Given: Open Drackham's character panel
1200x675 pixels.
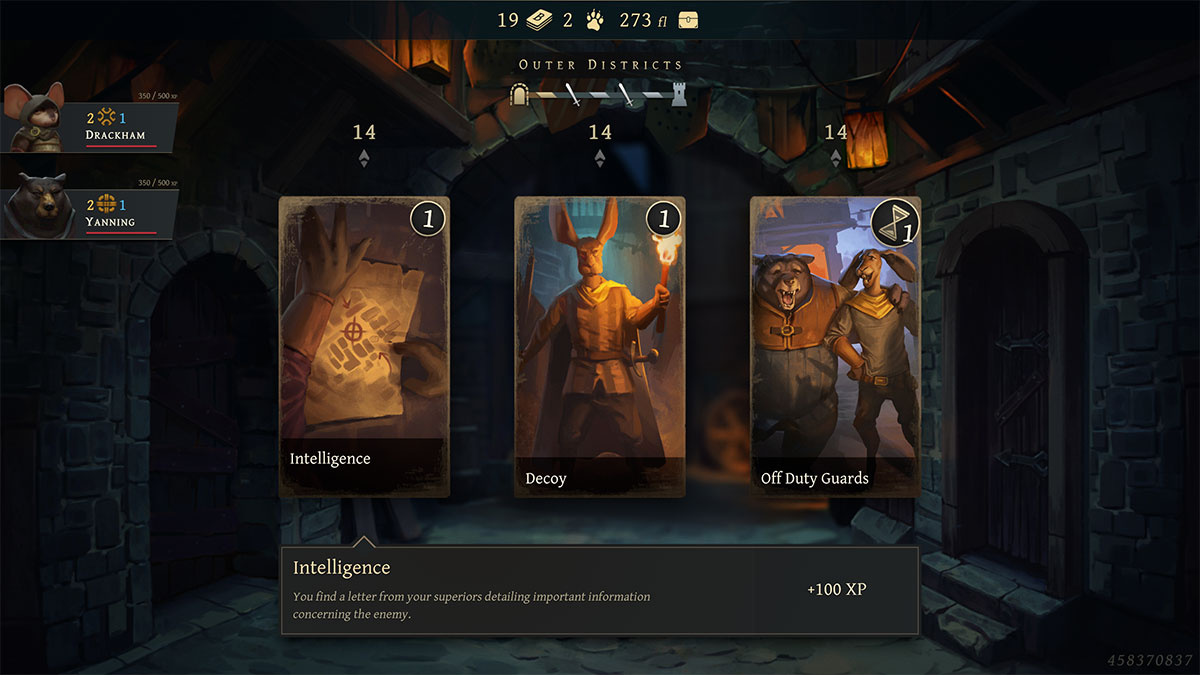Looking at the screenshot, I should [90, 124].
